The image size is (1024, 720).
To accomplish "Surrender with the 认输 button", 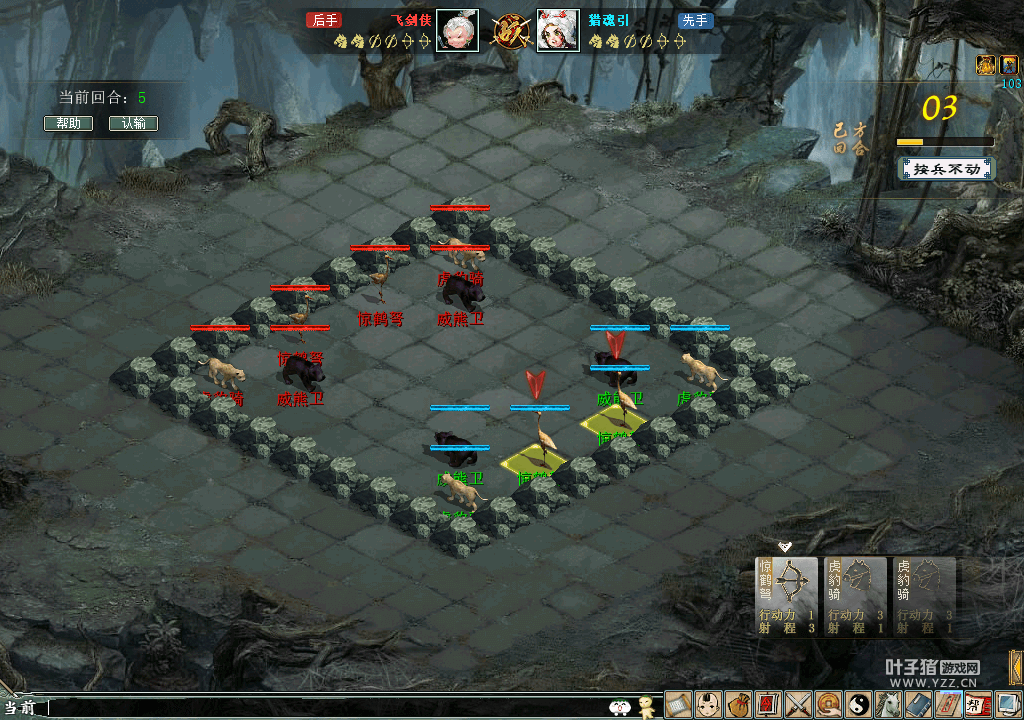I will tap(133, 124).
